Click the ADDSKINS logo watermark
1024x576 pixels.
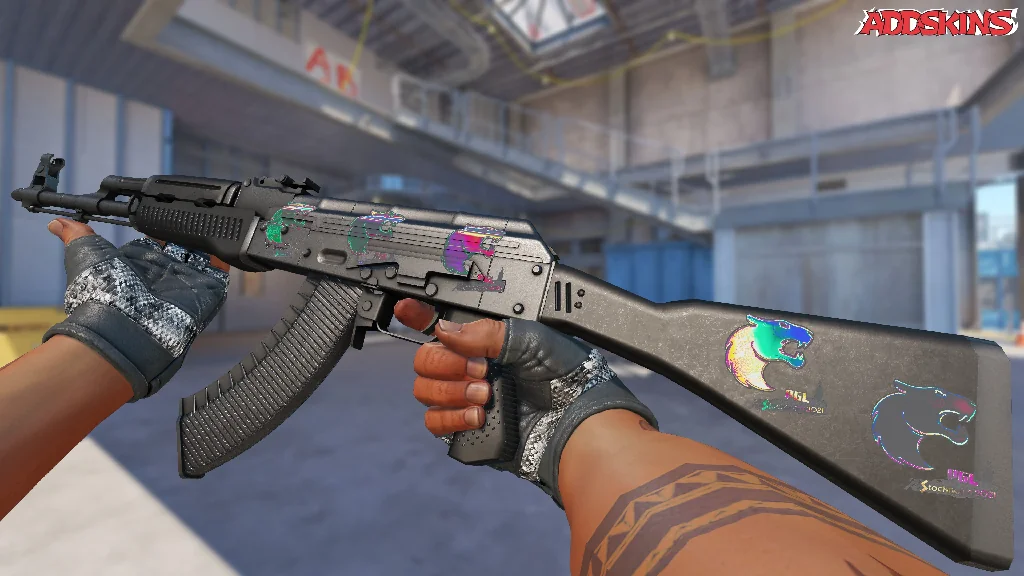pyautogui.click(x=938, y=23)
